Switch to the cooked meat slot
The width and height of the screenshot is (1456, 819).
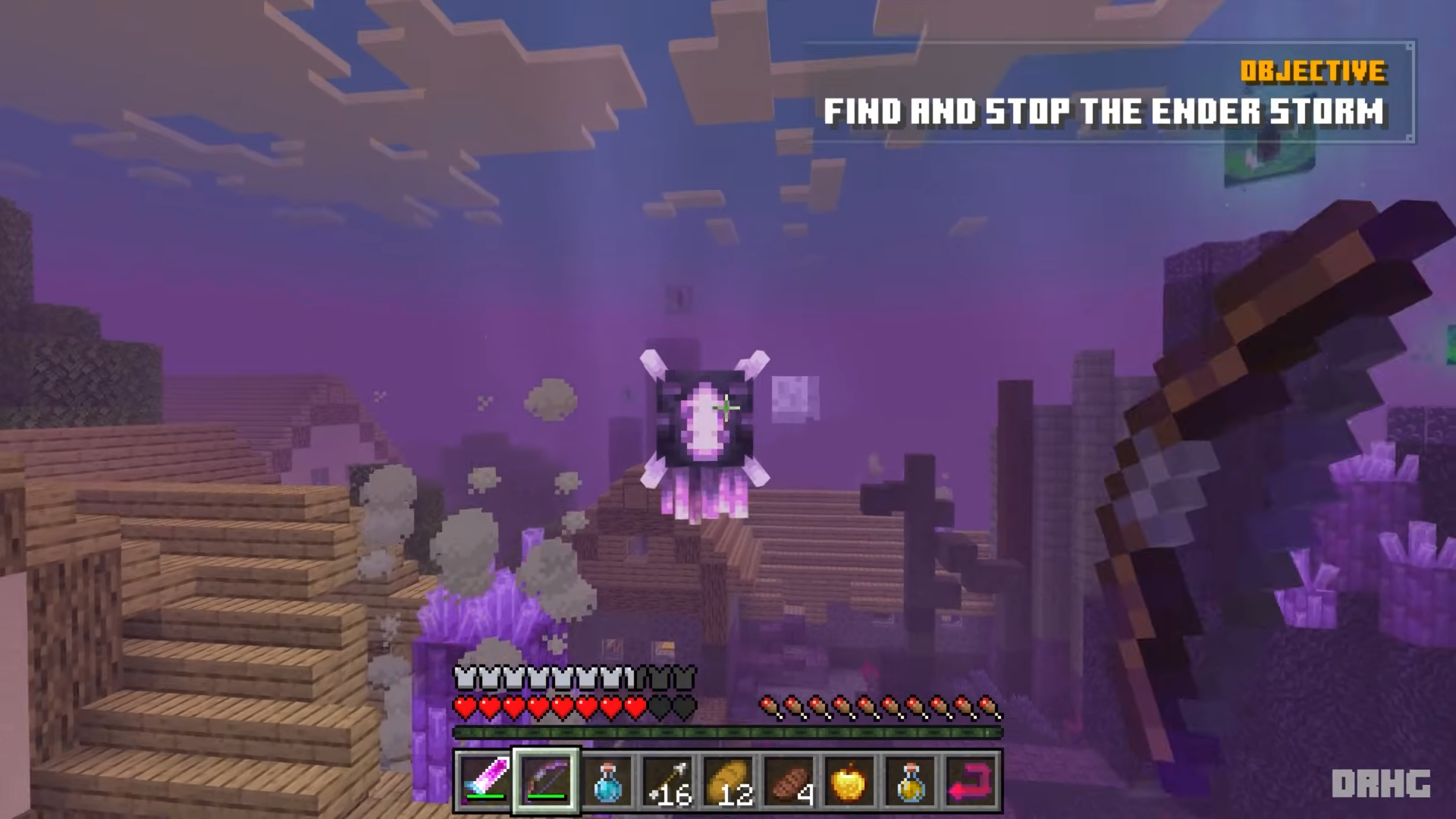click(x=789, y=780)
